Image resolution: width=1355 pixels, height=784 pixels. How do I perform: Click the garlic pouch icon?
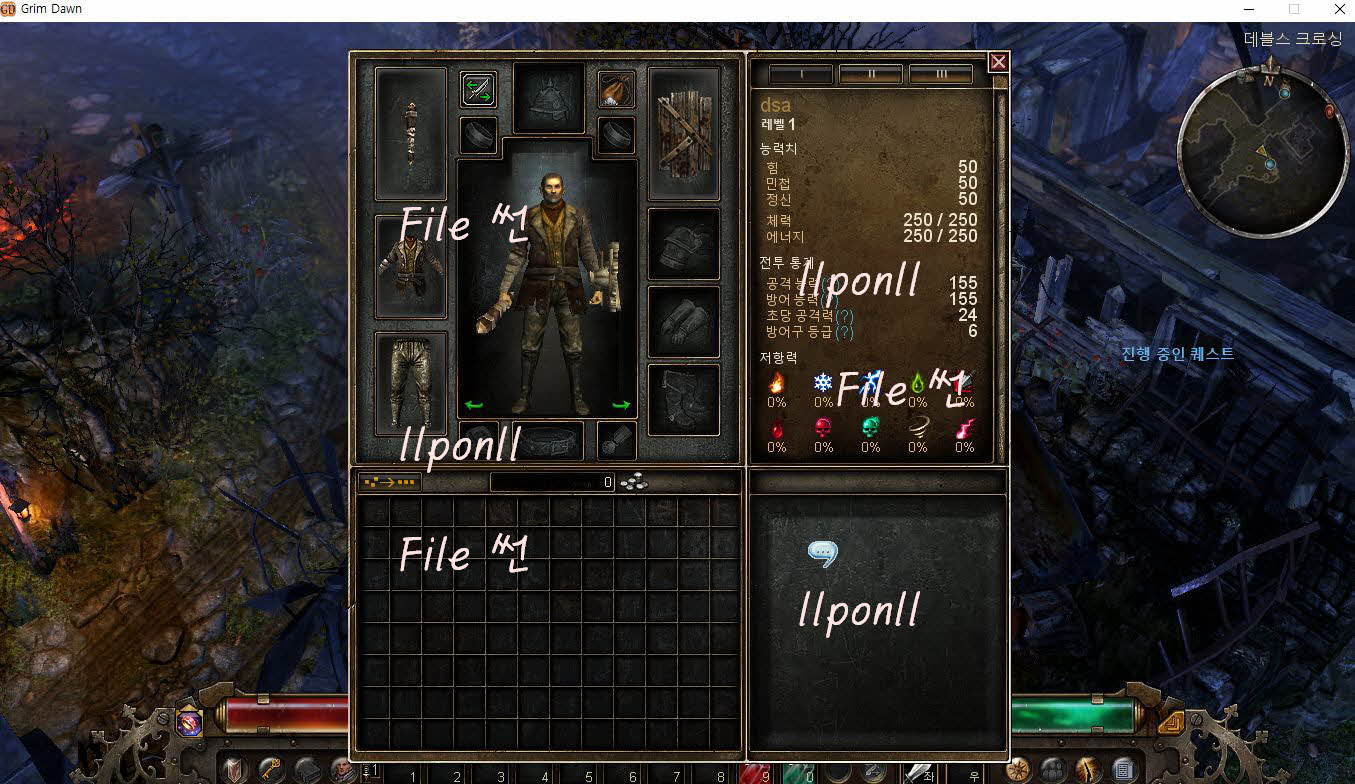tap(616, 90)
